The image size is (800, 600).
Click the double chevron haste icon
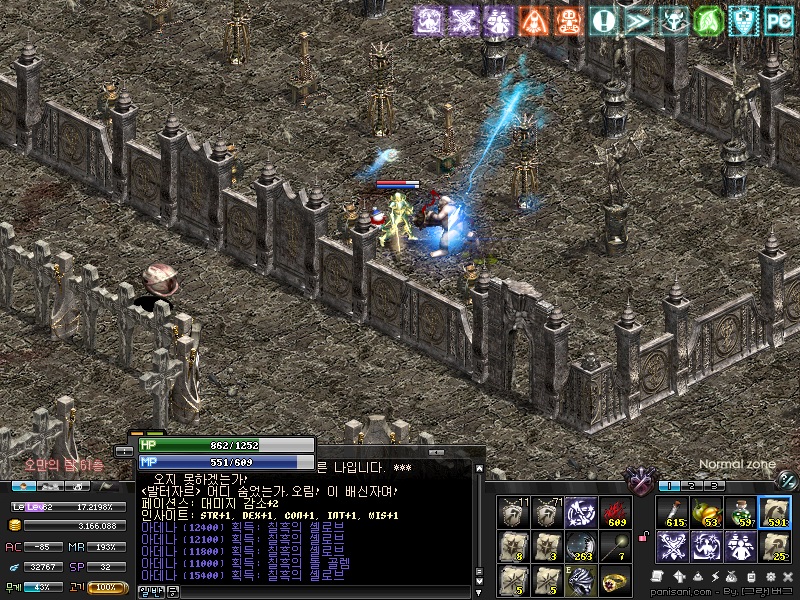638,20
